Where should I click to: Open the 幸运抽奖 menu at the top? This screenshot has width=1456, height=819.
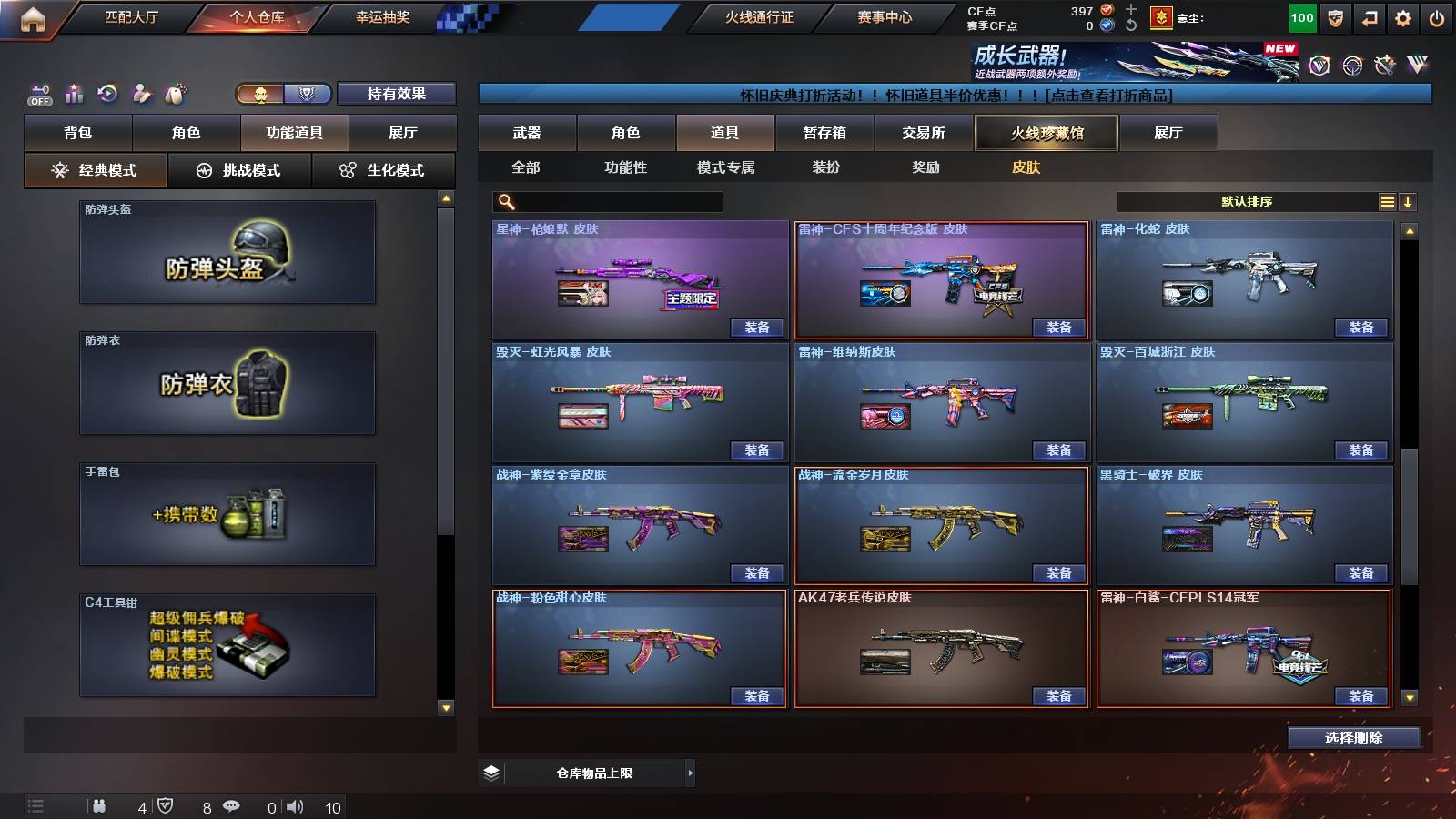coord(382,15)
